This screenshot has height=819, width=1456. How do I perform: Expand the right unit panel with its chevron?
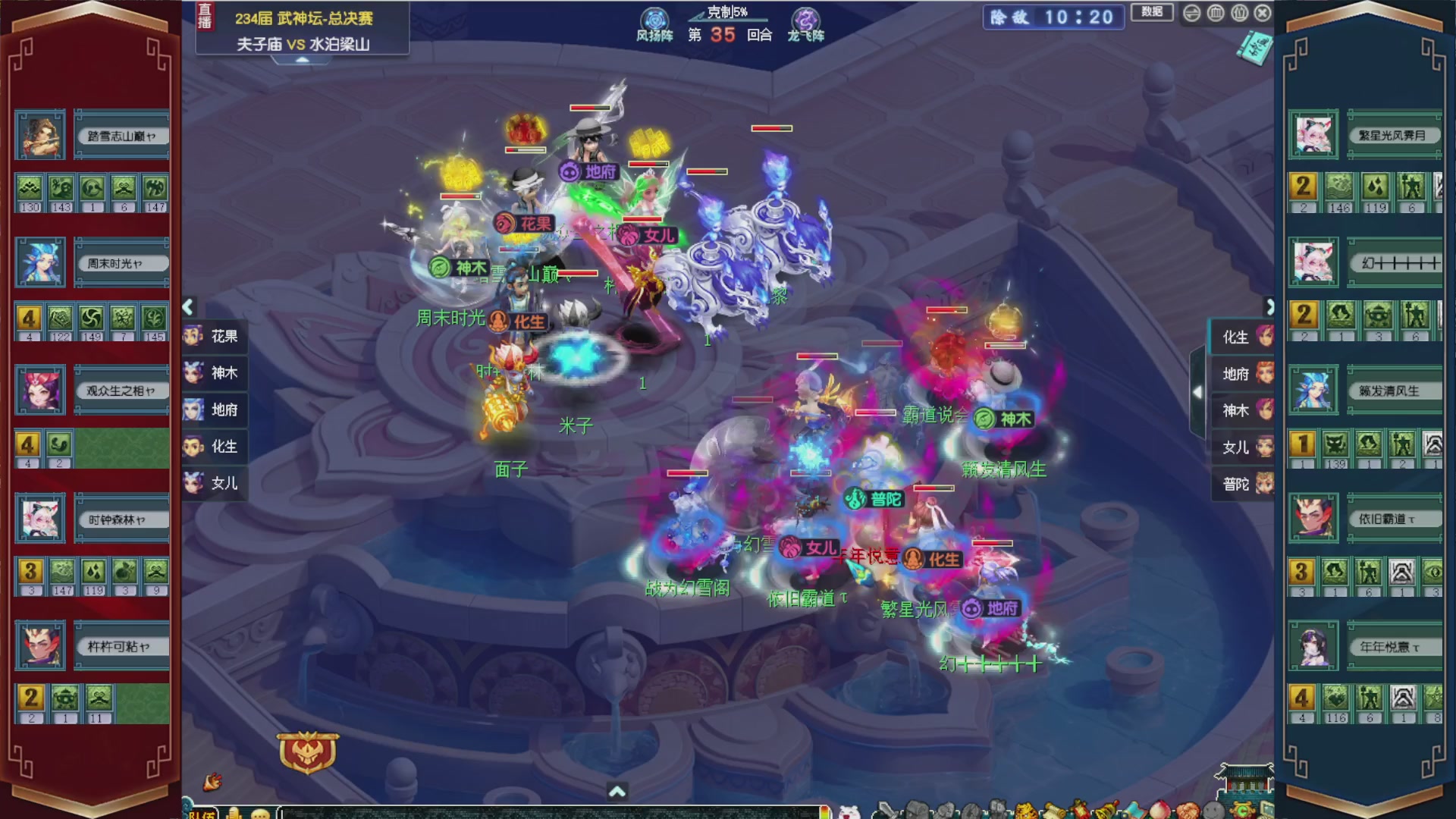pos(1271,306)
